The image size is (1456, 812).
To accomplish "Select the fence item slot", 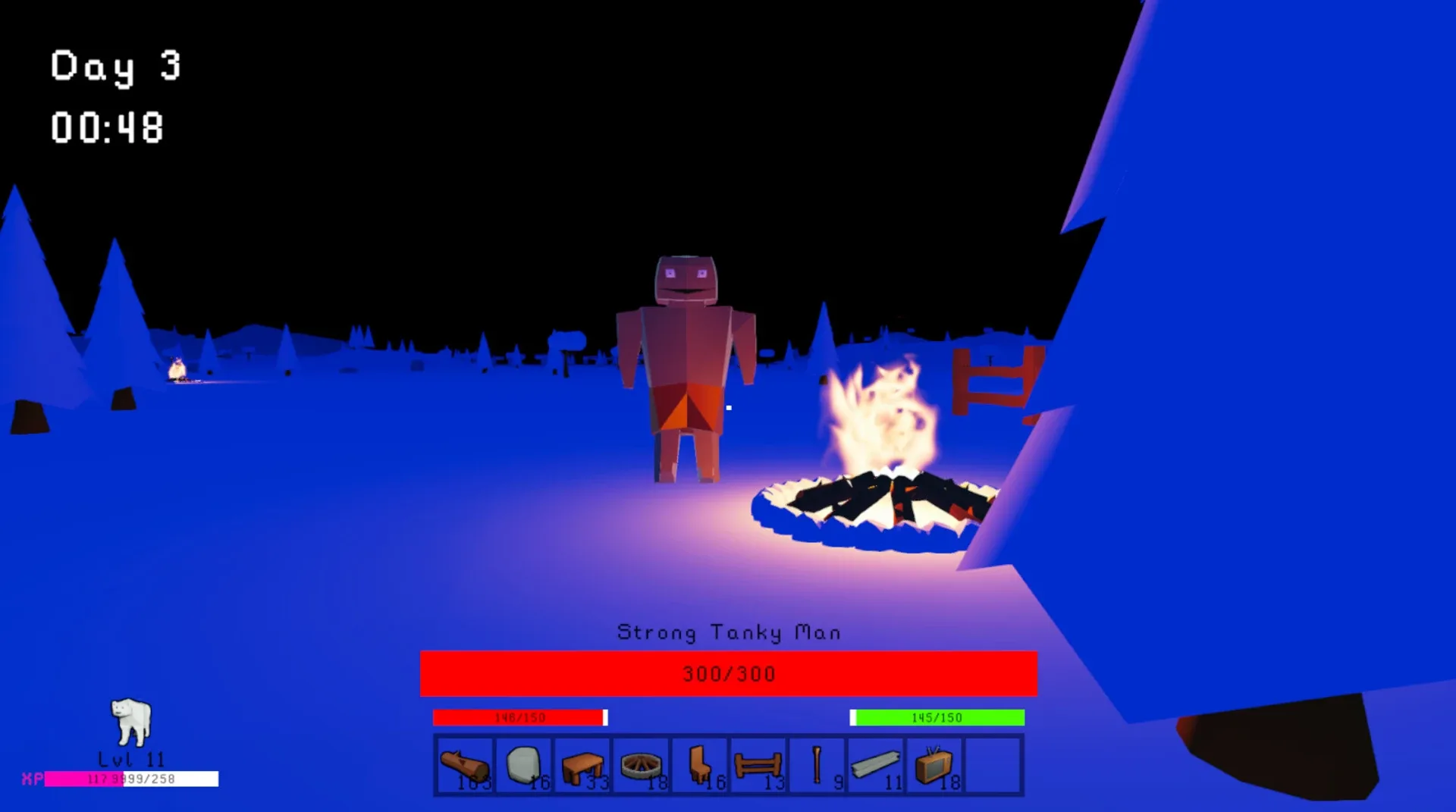I will [758, 764].
